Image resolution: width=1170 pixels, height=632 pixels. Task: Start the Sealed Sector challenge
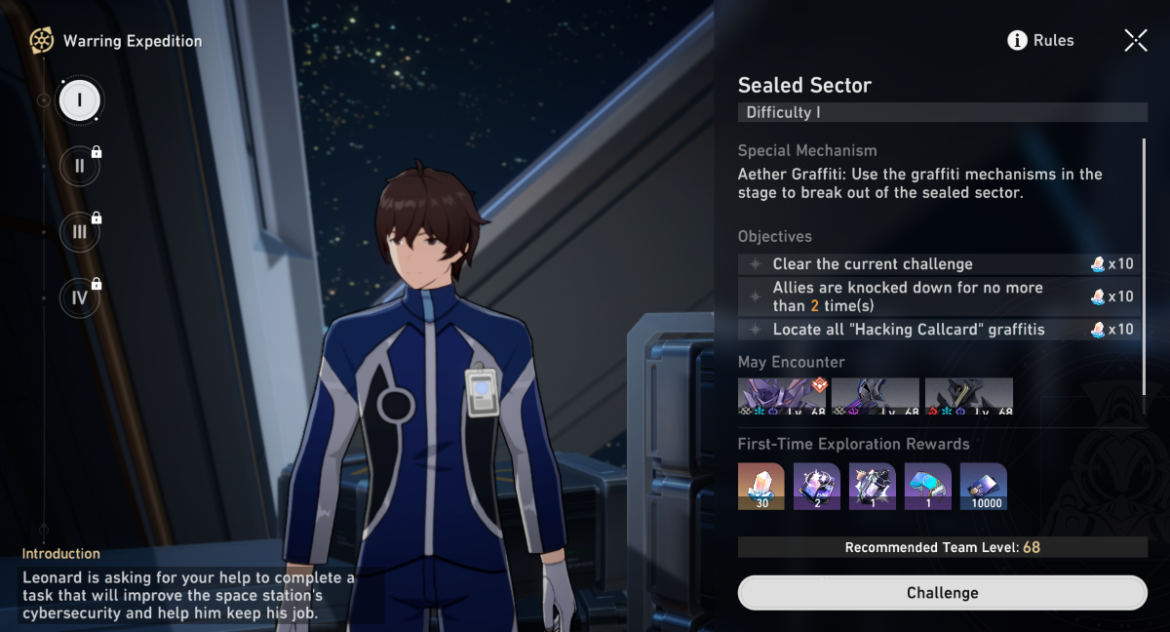[x=942, y=593]
